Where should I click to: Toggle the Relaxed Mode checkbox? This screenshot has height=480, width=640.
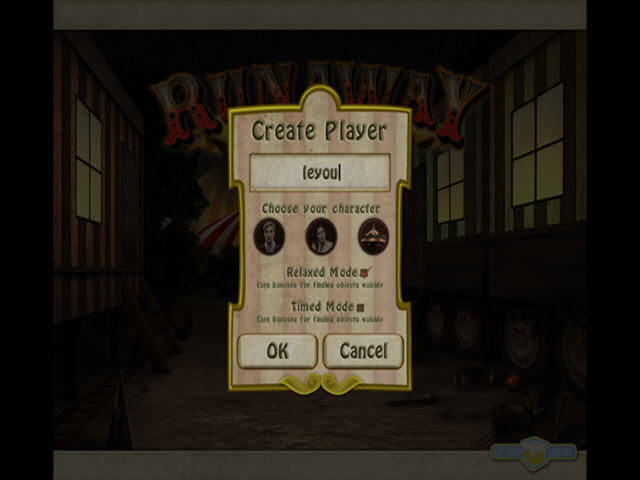click(365, 272)
